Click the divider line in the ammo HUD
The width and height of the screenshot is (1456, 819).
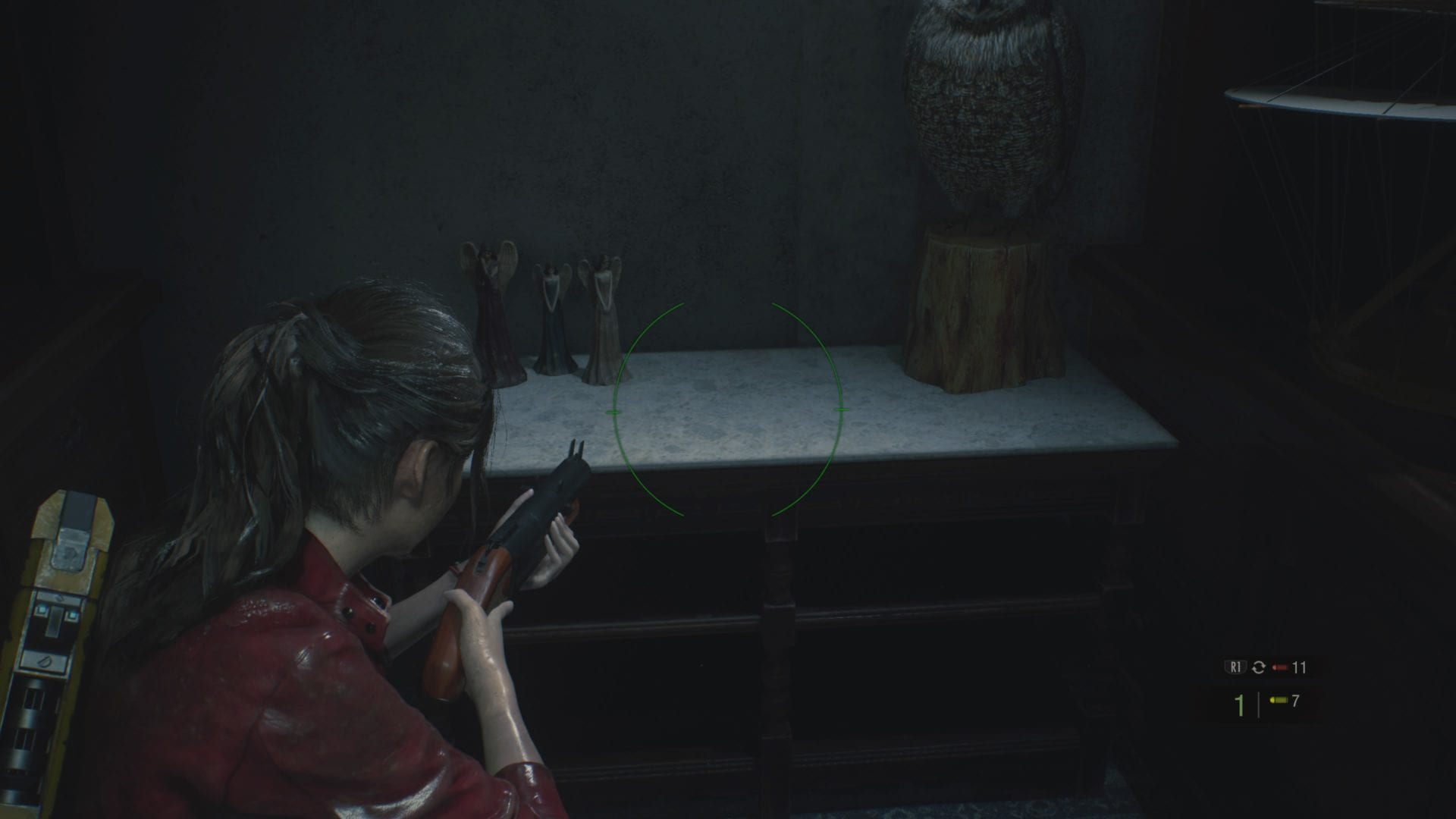[1258, 705]
